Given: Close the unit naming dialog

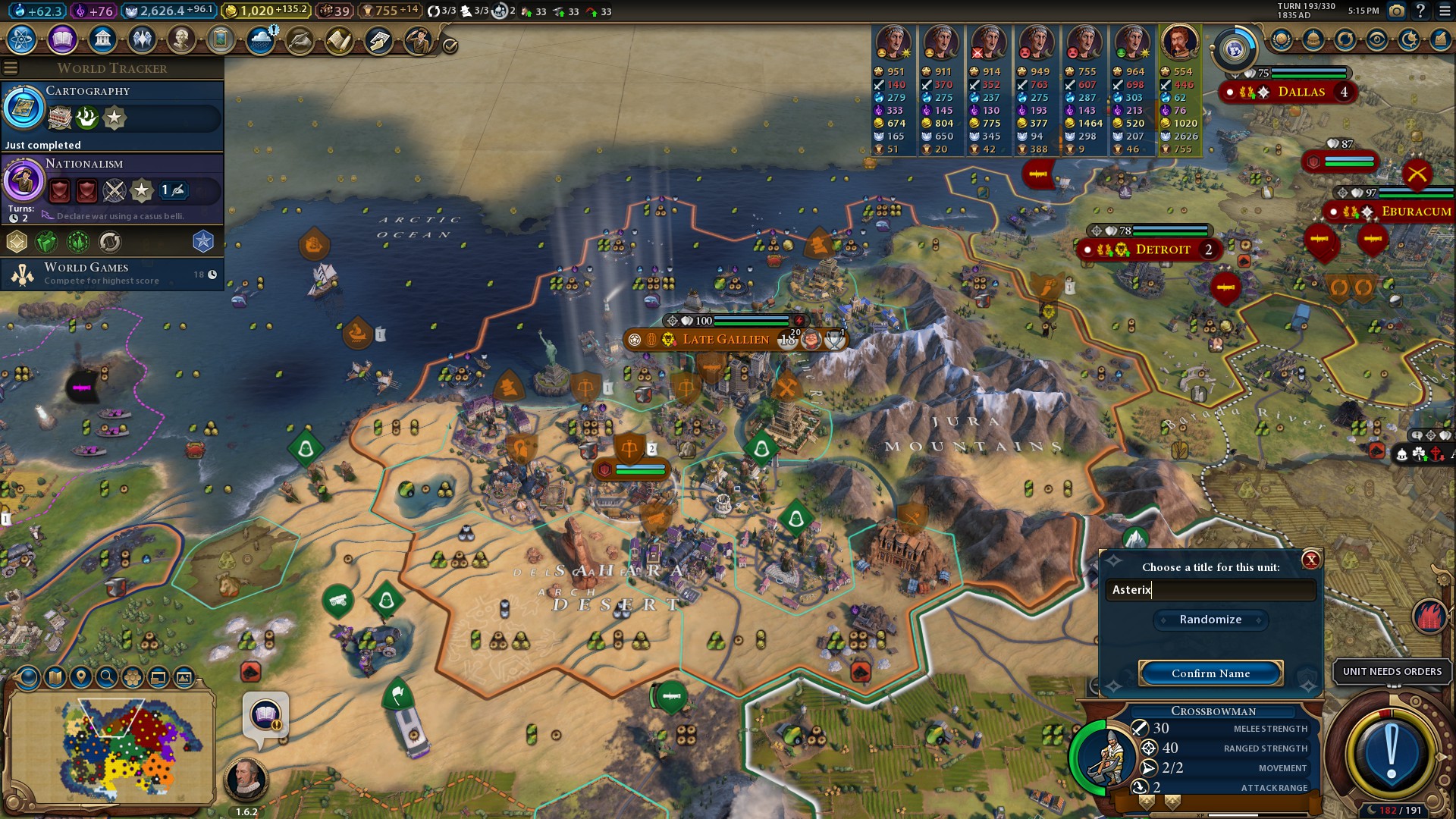Looking at the screenshot, I should pos(1310,560).
